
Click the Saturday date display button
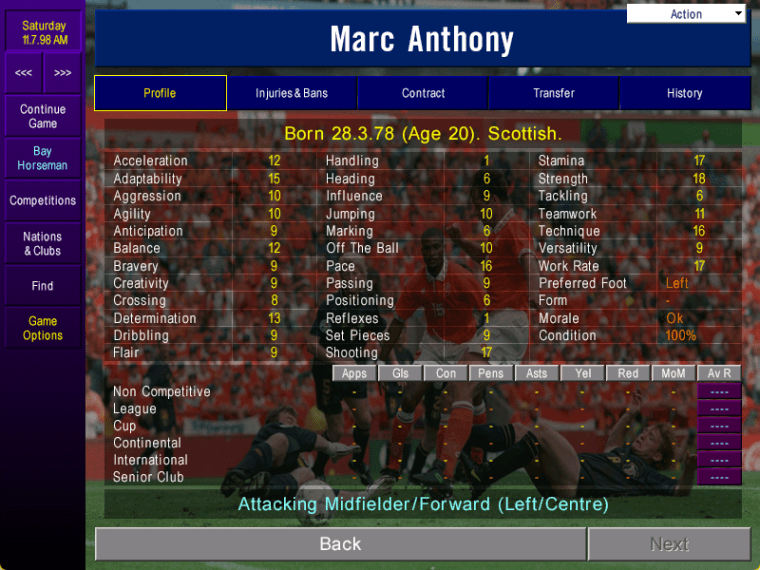(x=43, y=33)
